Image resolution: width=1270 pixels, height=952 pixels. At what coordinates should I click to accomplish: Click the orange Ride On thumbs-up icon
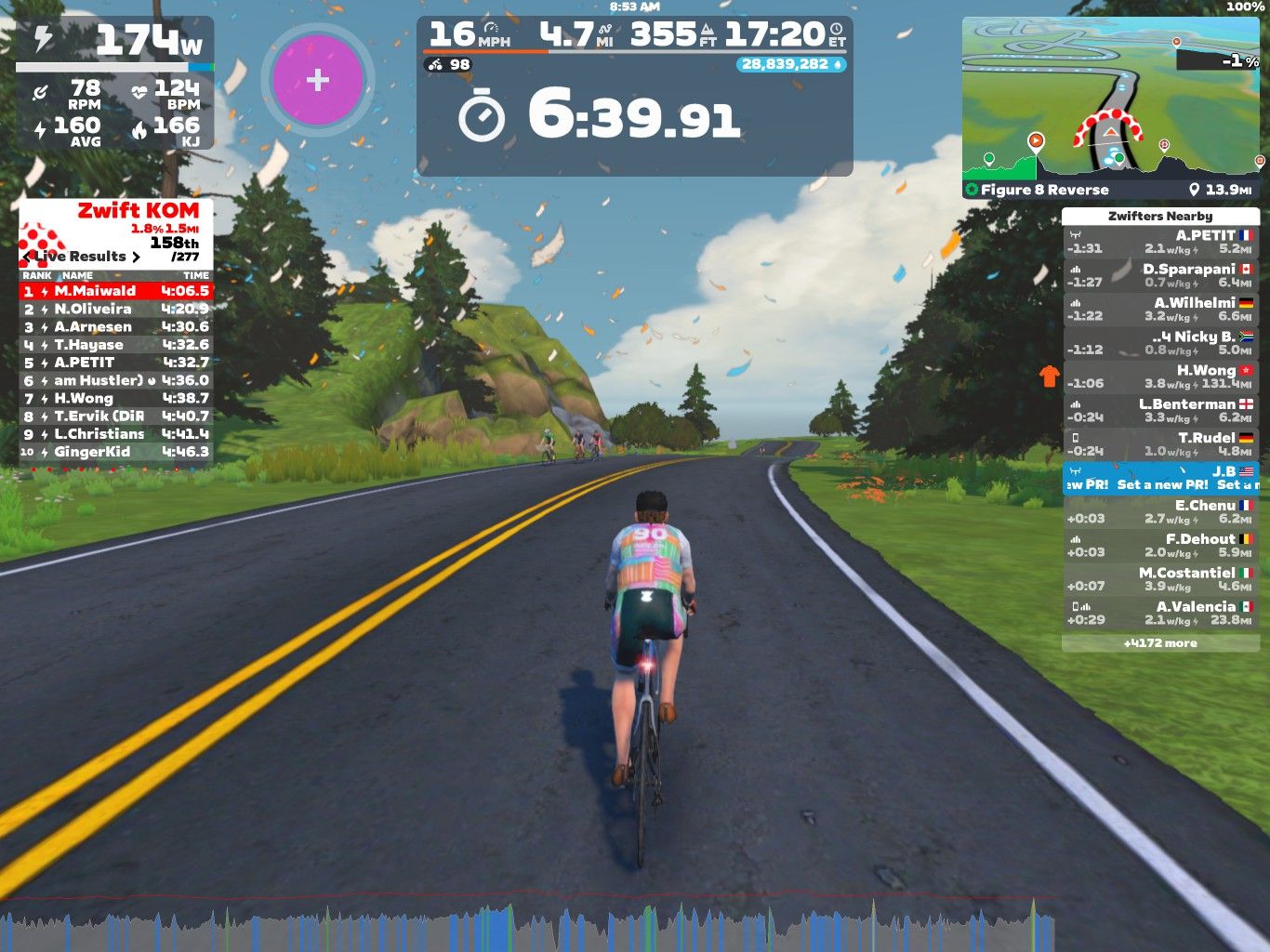1049,376
